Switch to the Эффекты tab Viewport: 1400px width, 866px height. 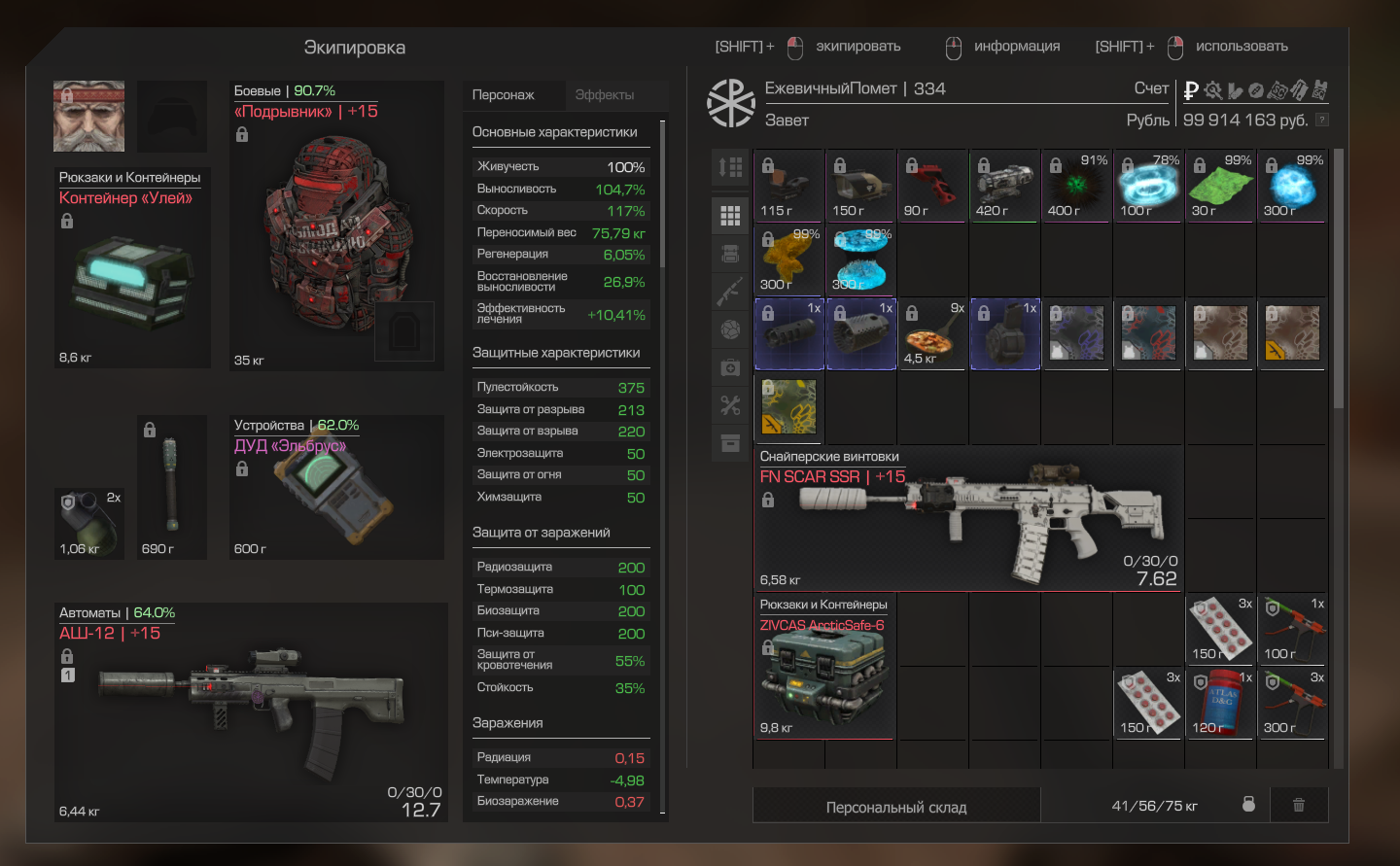(604, 95)
